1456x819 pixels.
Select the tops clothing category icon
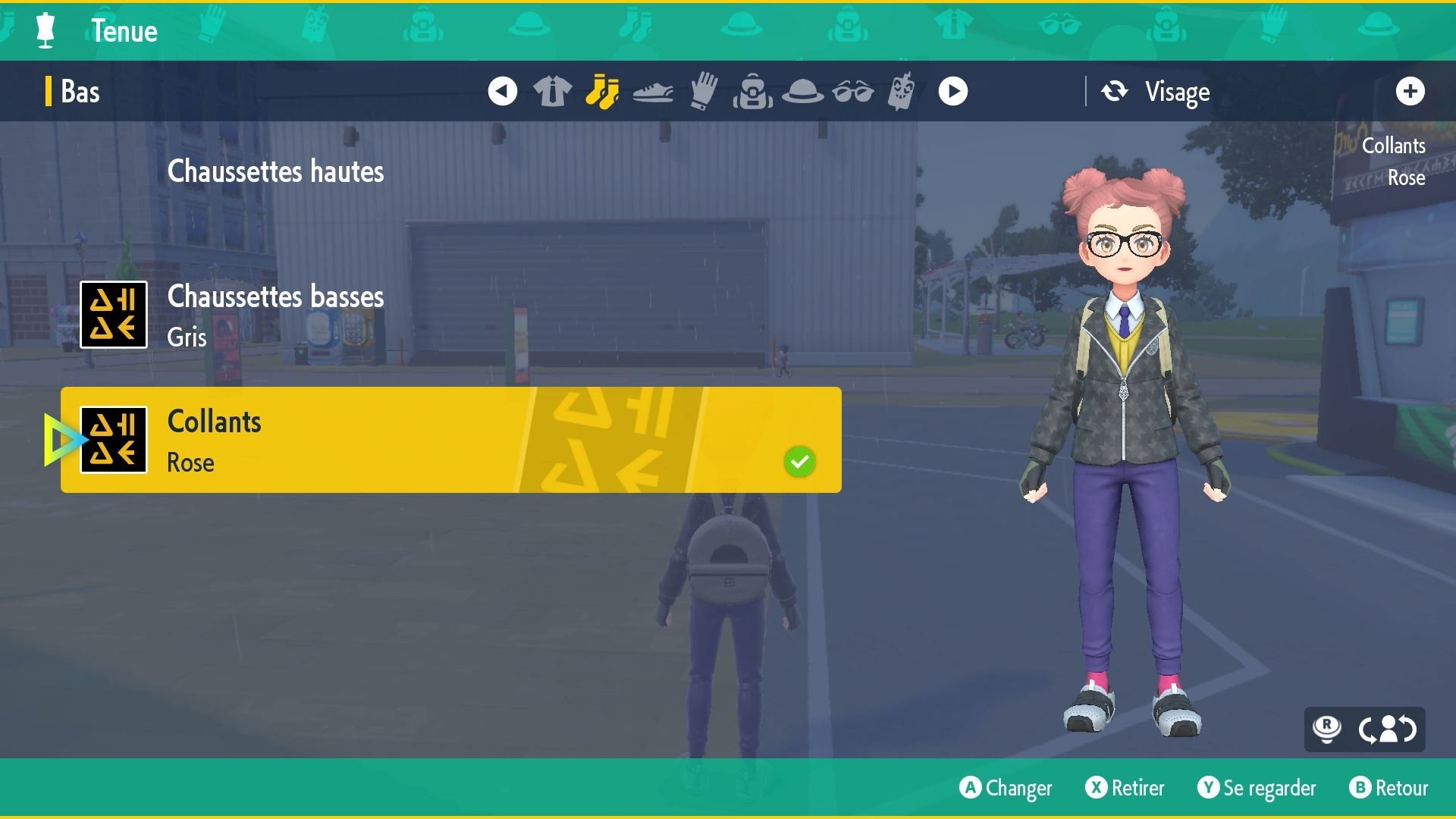pos(552,91)
